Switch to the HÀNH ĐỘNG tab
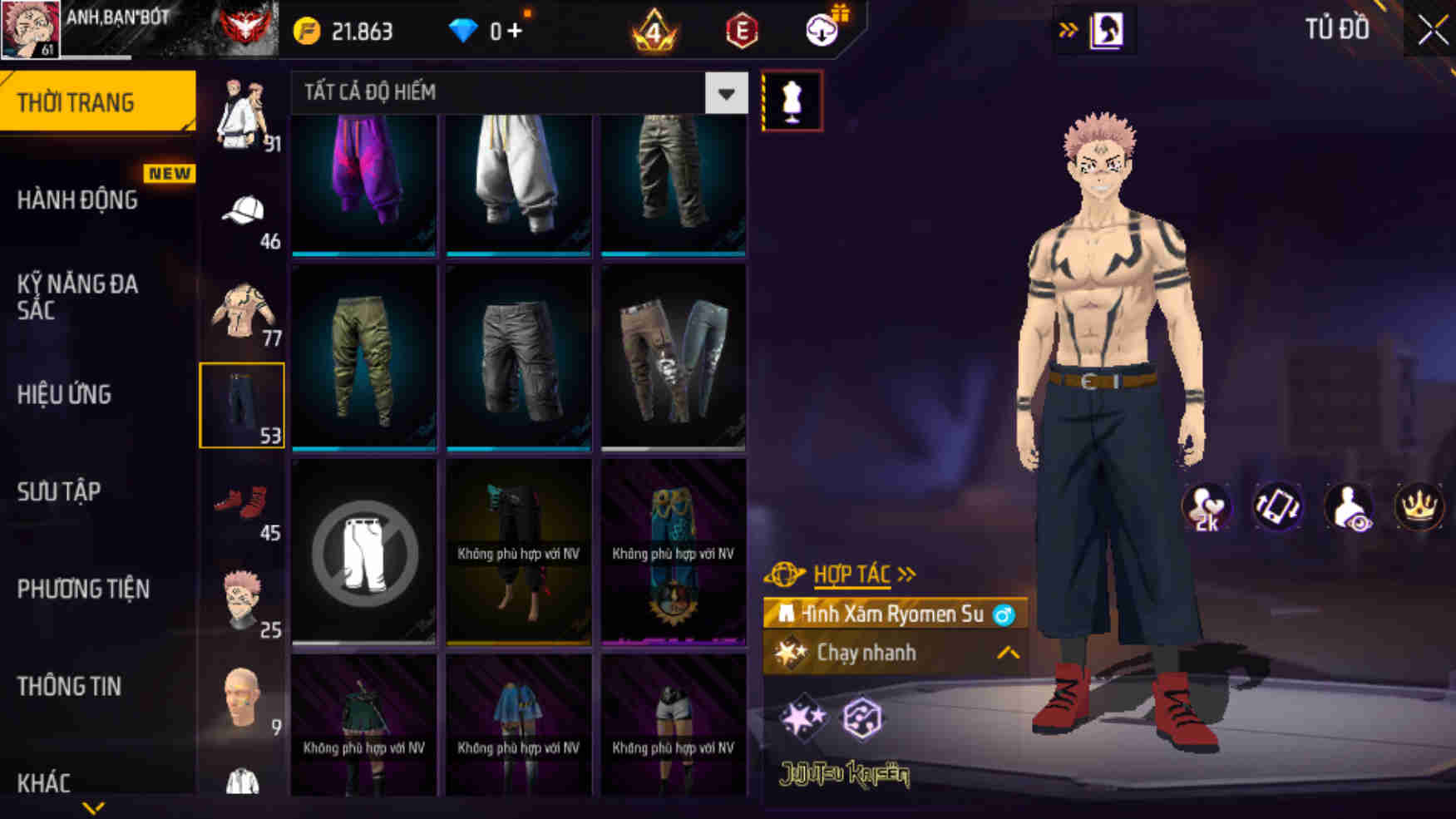Viewport: 1456px width, 819px height. click(x=79, y=200)
